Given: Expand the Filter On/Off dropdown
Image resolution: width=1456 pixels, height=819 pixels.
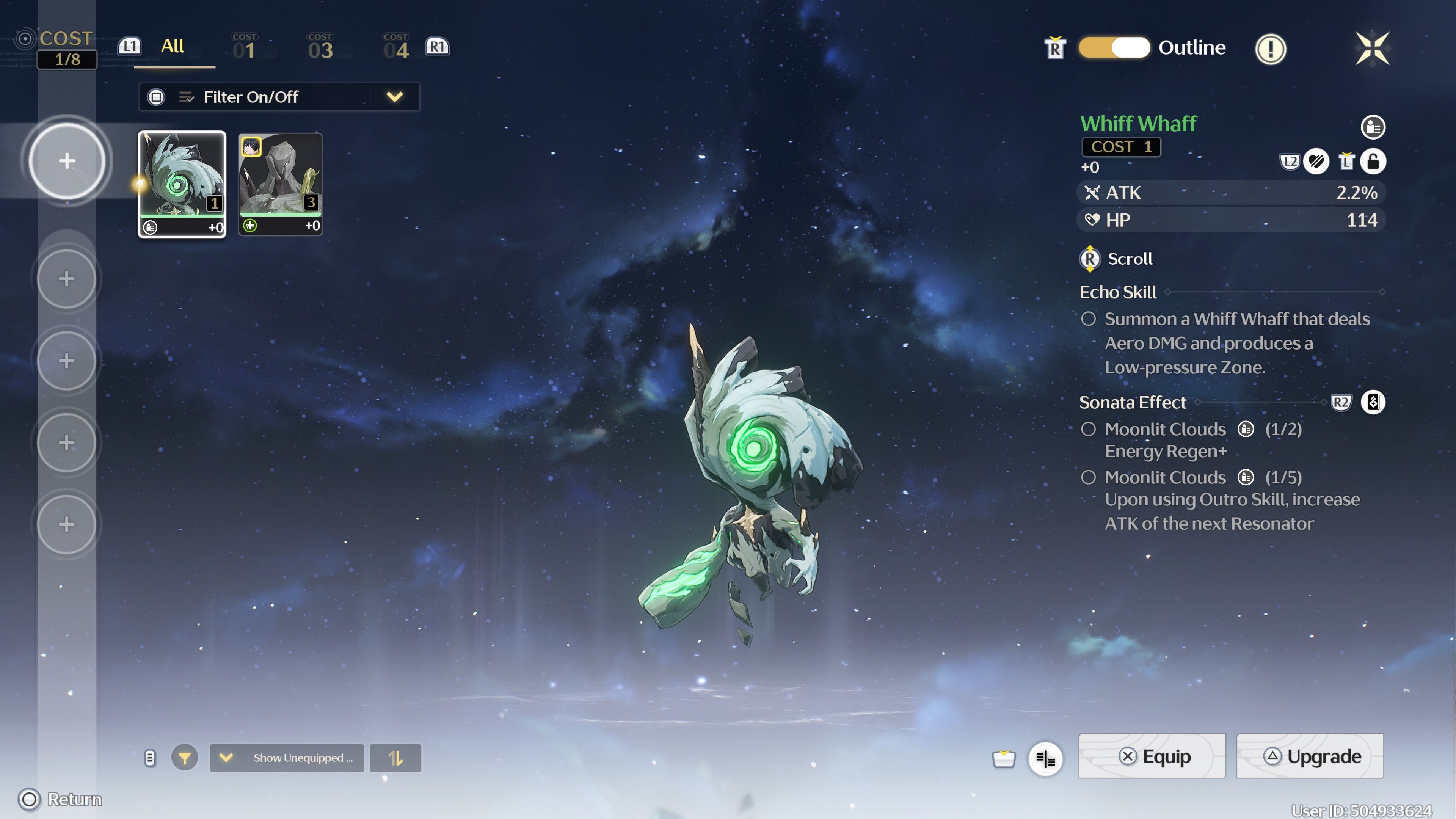Looking at the screenshot, I should click(395, 97).
